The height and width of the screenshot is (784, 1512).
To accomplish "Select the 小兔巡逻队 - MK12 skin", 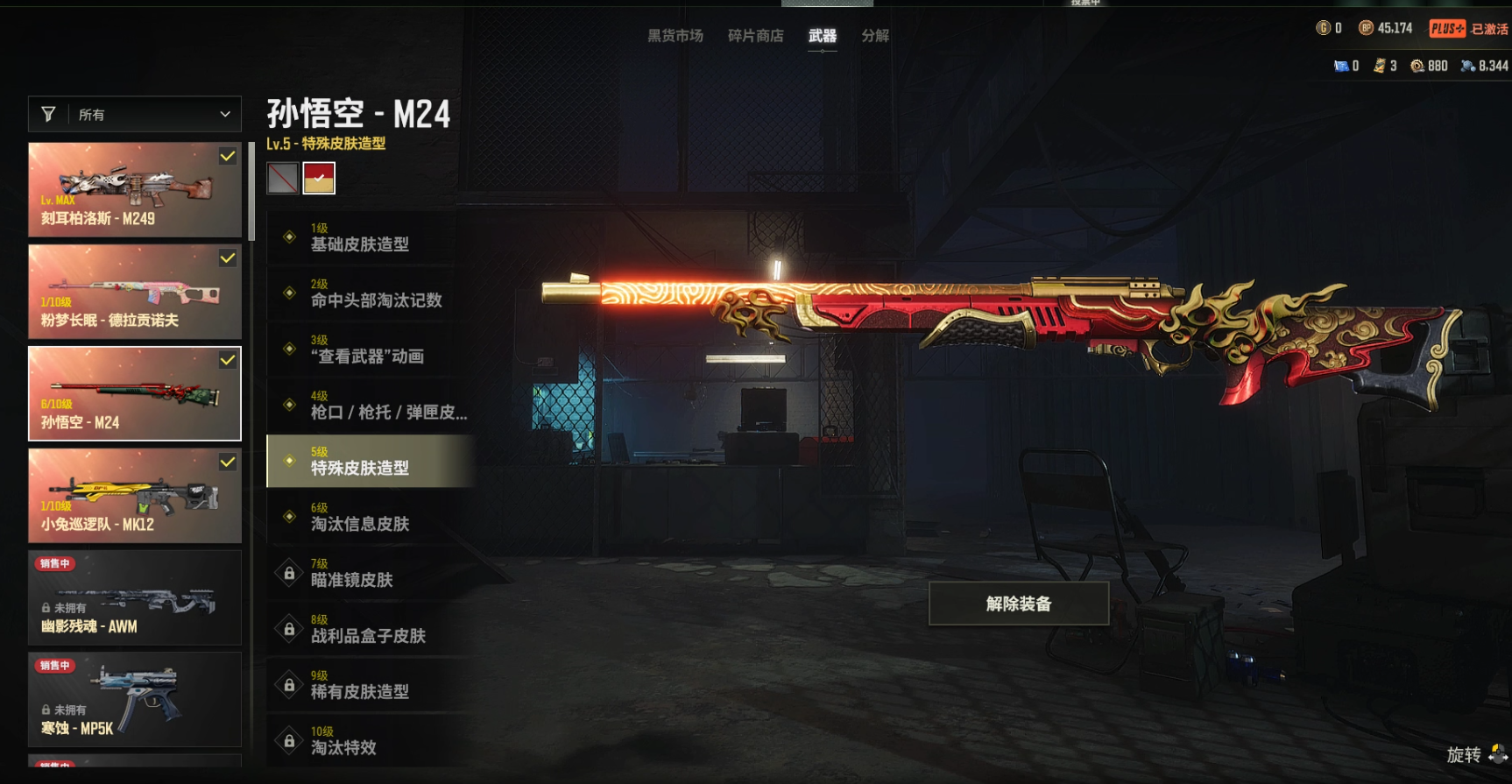I will 135,496.
